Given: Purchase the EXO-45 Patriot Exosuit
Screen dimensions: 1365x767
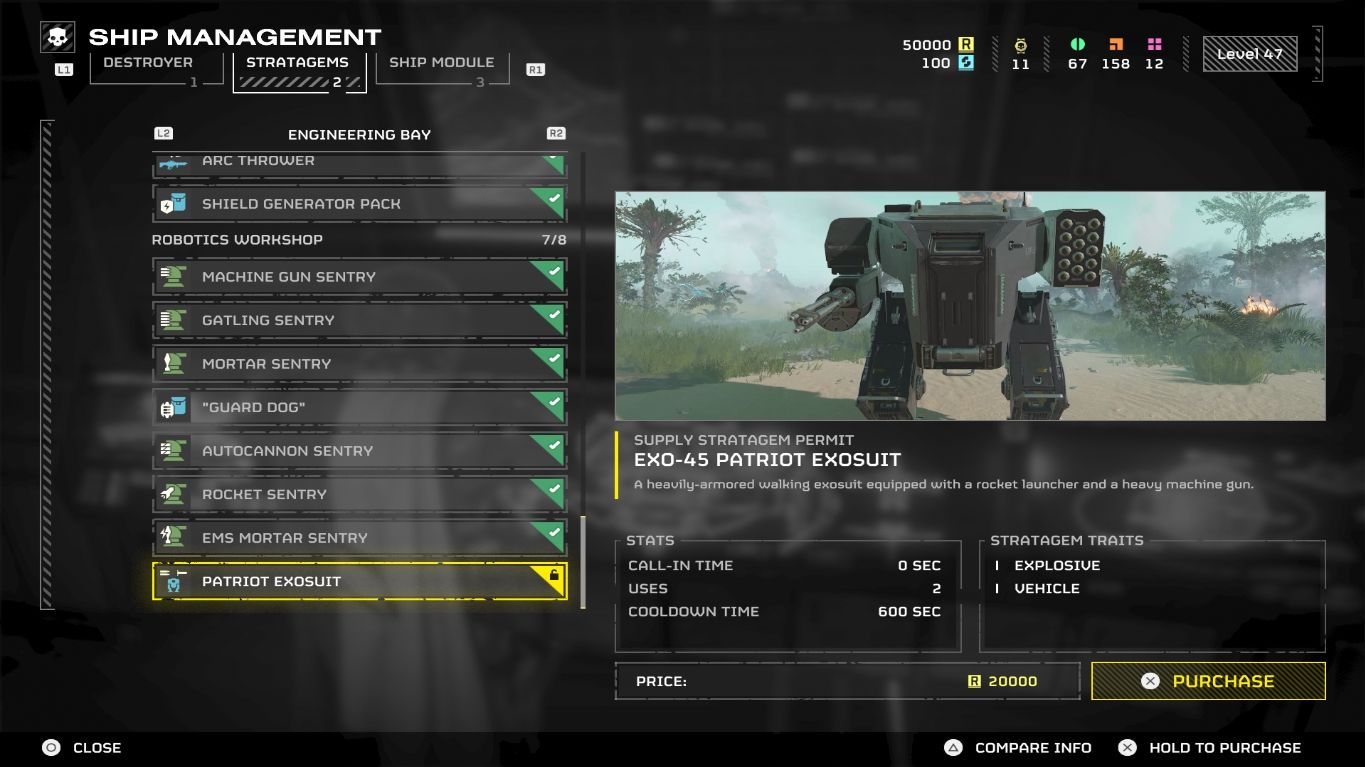Looking at the screenshot, I should [x=1208, y=681].
